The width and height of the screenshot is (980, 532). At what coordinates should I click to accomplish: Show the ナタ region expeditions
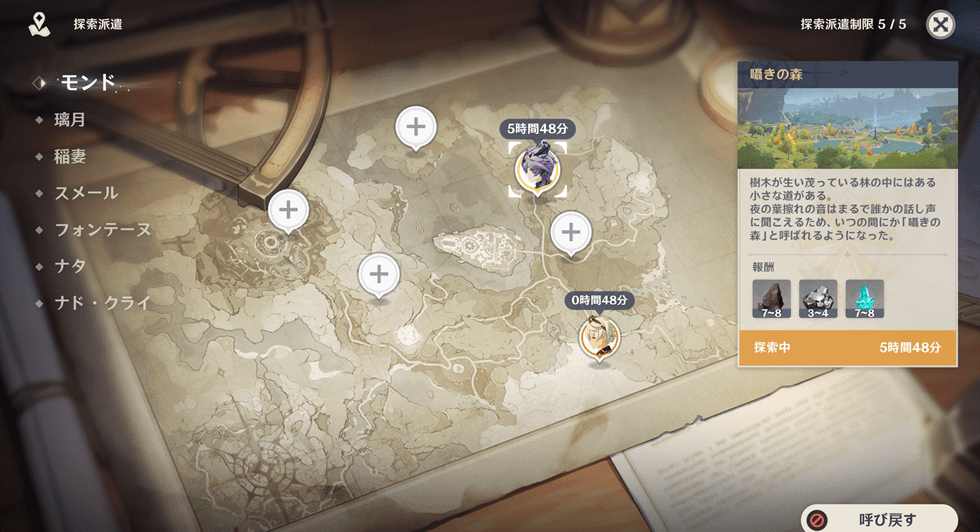point(70,266)
